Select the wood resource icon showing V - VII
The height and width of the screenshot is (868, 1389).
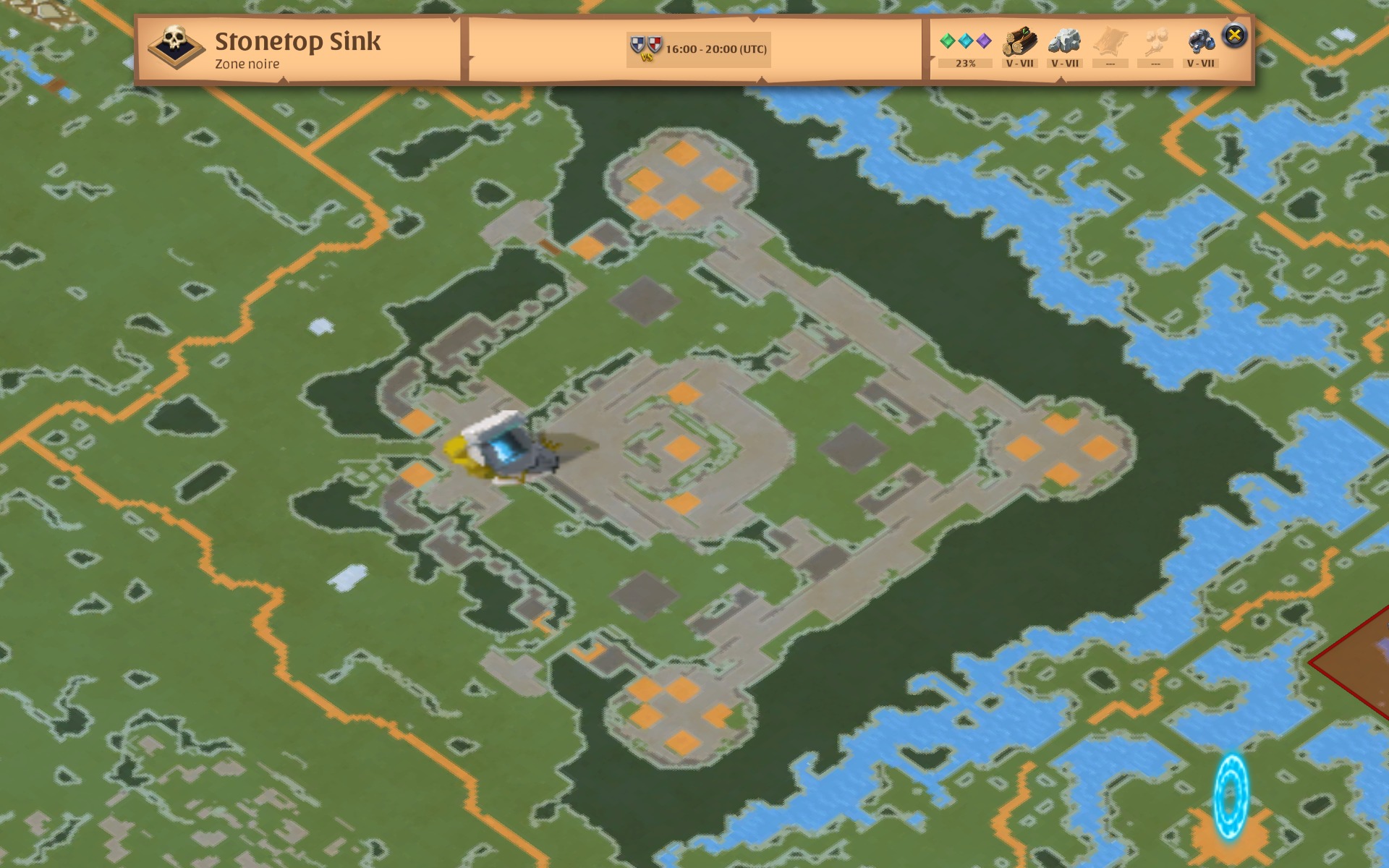click(x=1020, y=41)
